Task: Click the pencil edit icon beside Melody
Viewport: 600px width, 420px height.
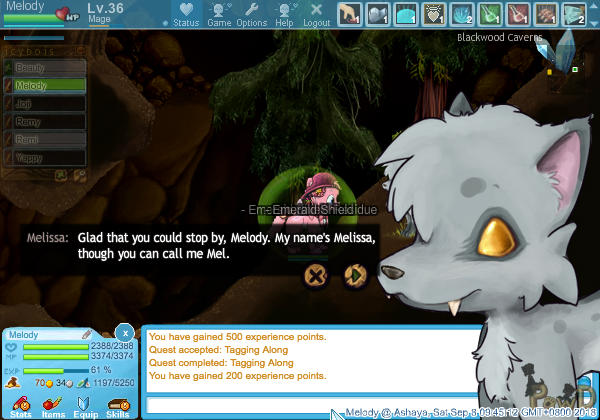Action: click(x=86, y=335)
